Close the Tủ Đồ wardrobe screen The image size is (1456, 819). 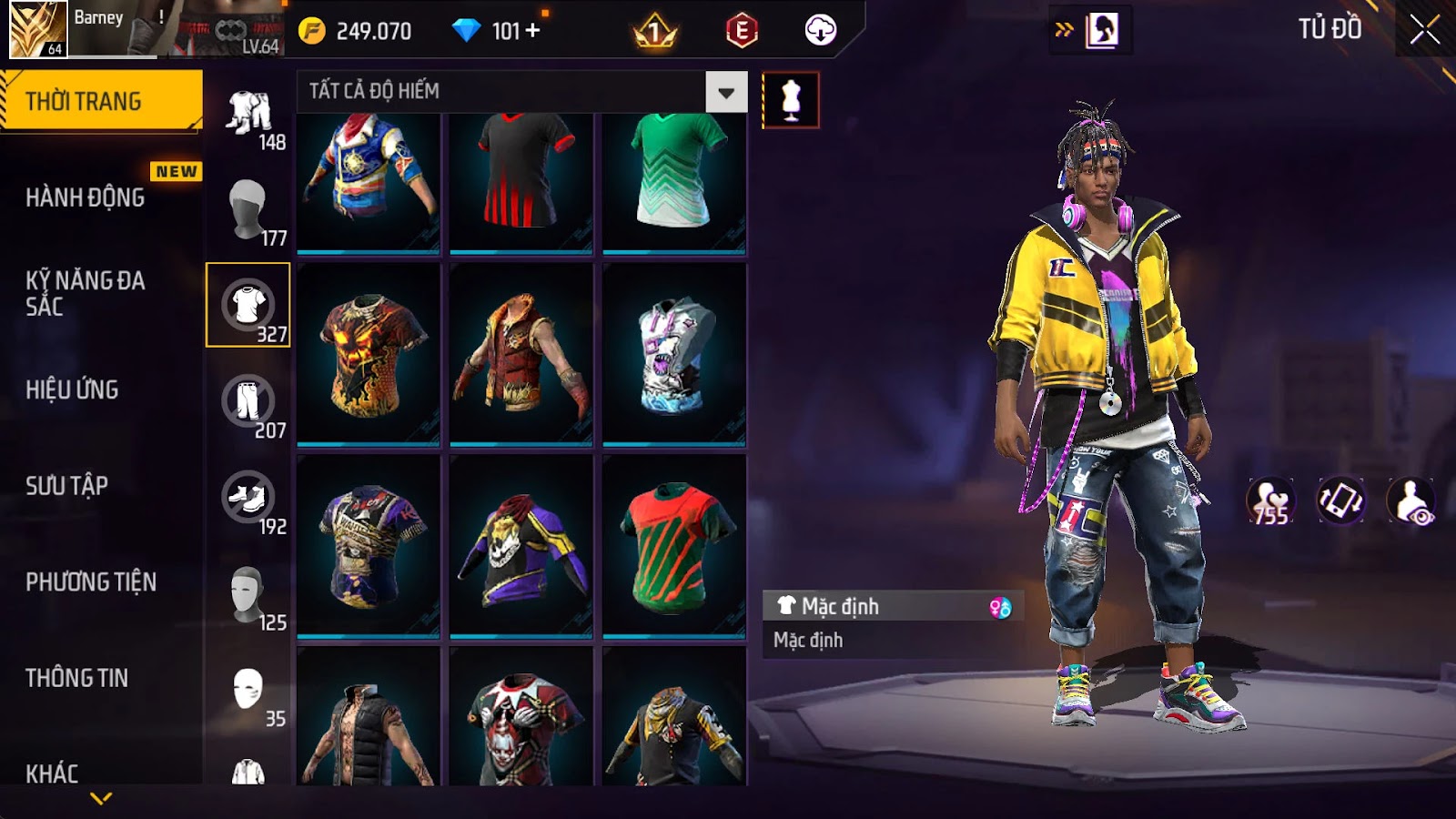point(1424,30)
